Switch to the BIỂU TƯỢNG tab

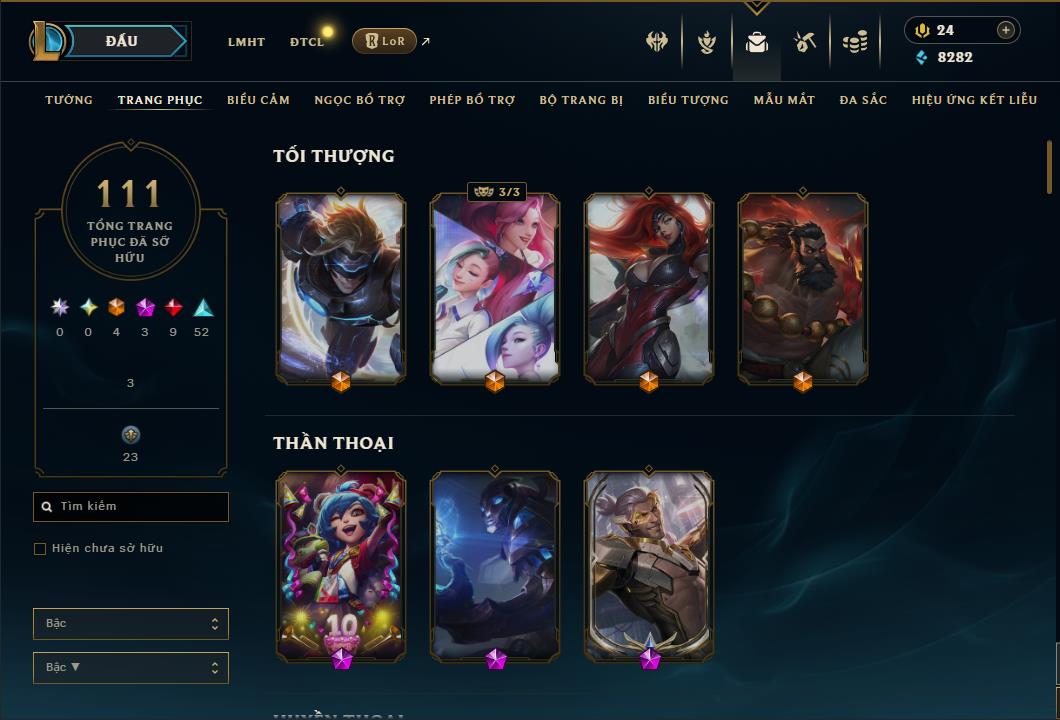tap(688, 100)
